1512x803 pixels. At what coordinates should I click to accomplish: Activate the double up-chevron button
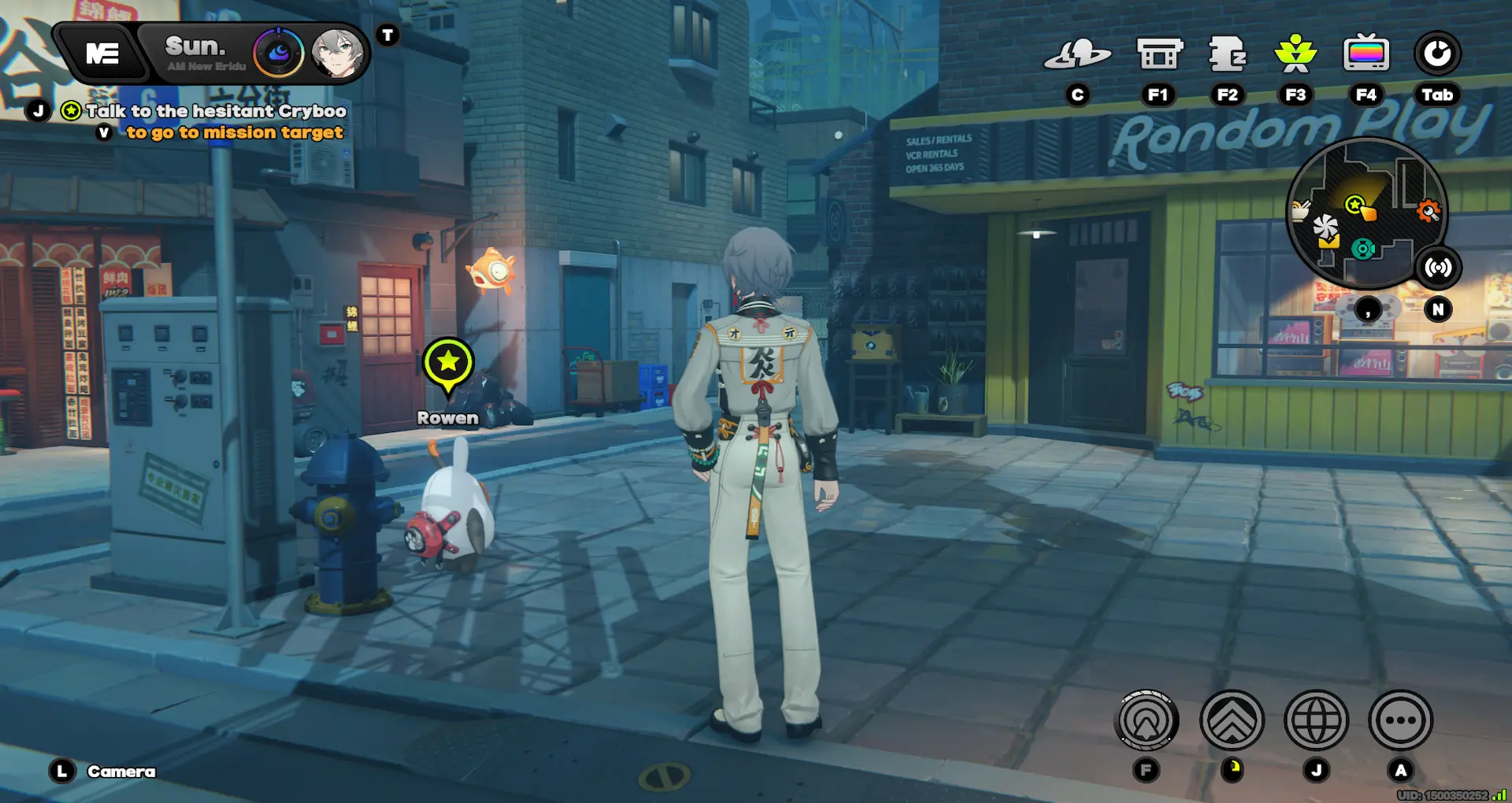pos(1232,720)
